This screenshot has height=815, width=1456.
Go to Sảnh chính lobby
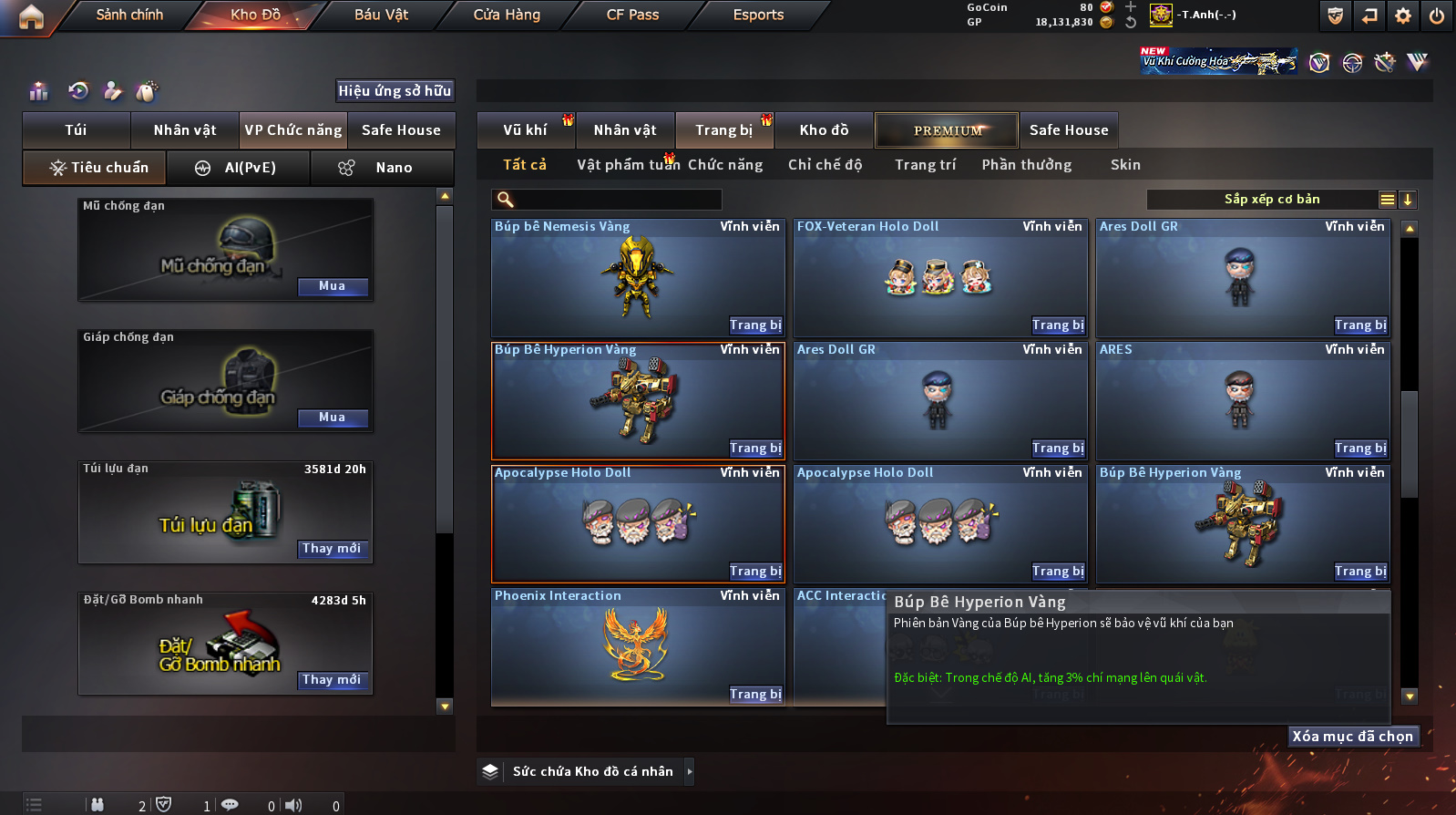tap(129, 15)
